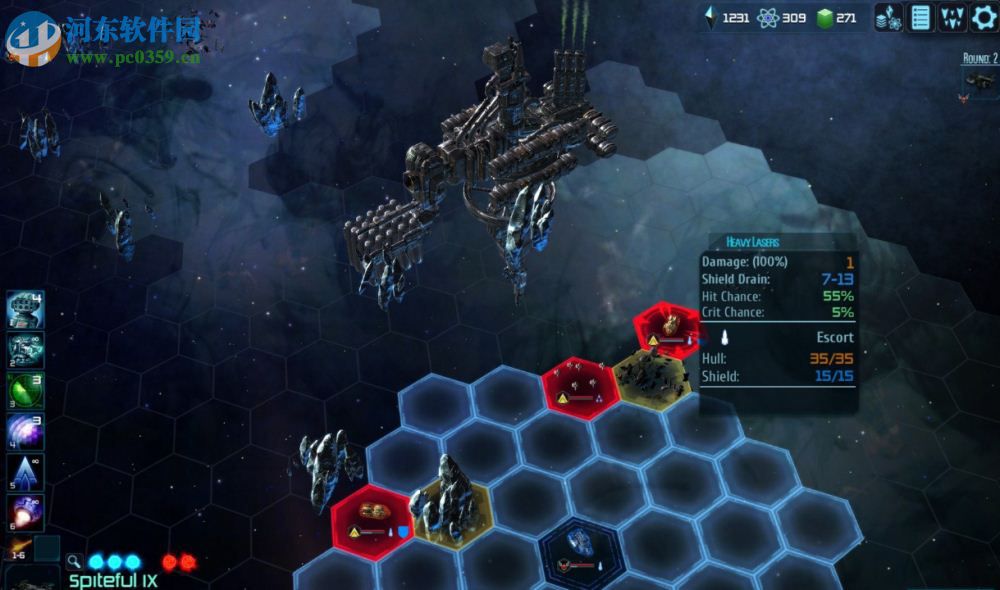
Task: Fire the slot 6 missile ability
Action: tap(25, 512)
